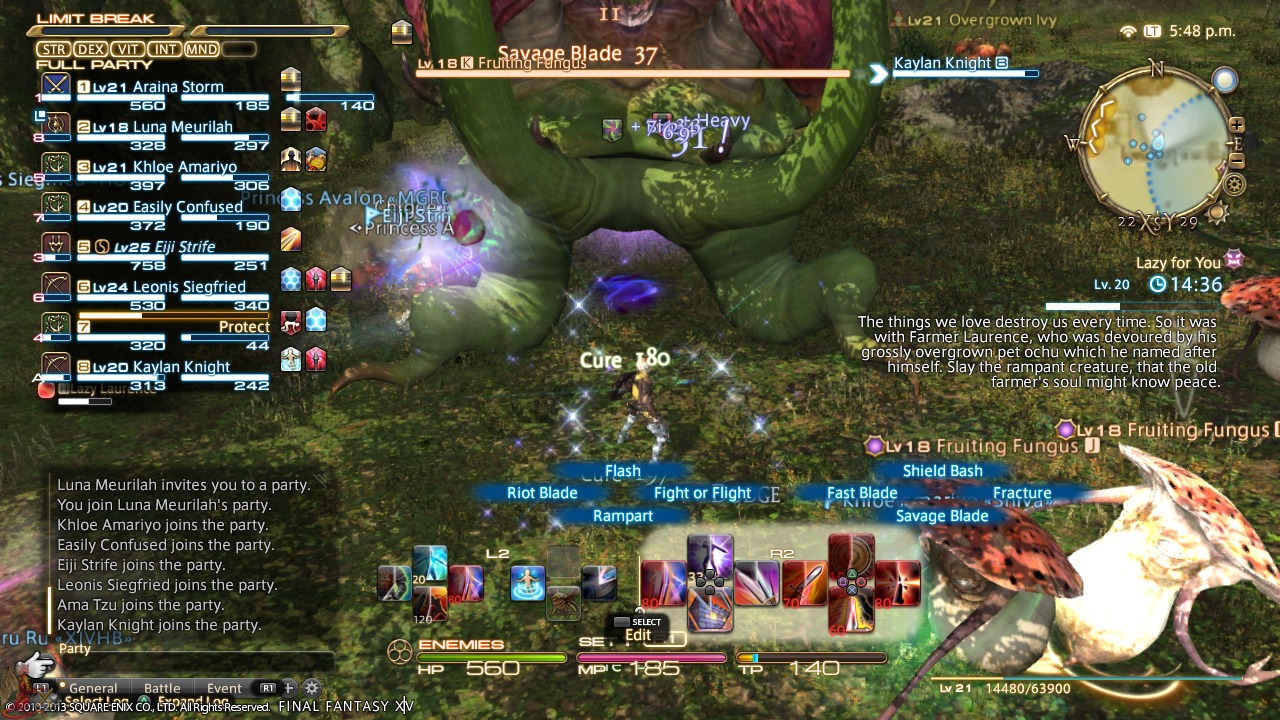Click the Rampart ability icon

[x=710, y=613]
